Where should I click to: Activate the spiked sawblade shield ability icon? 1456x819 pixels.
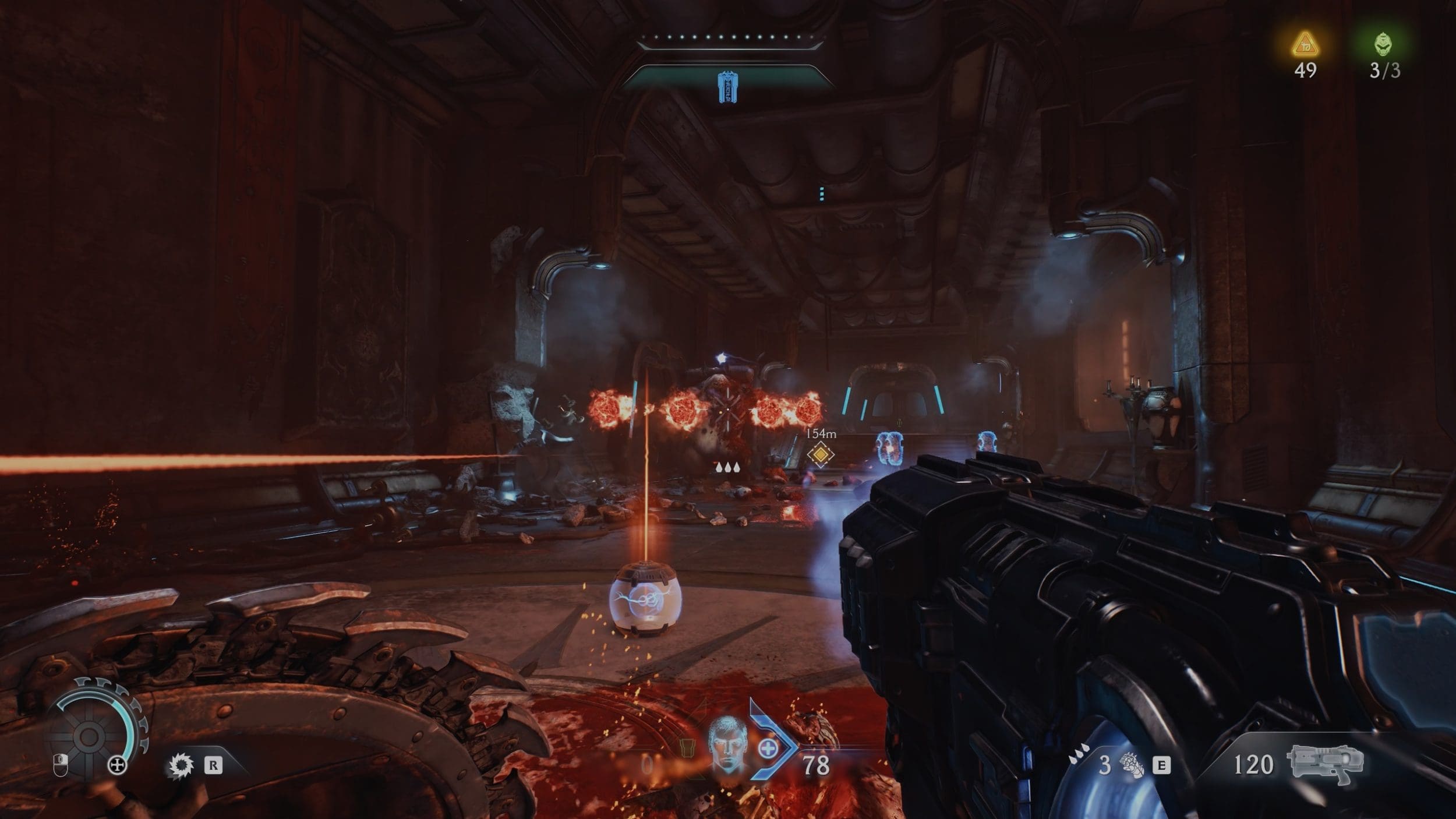tap(181, 765)
